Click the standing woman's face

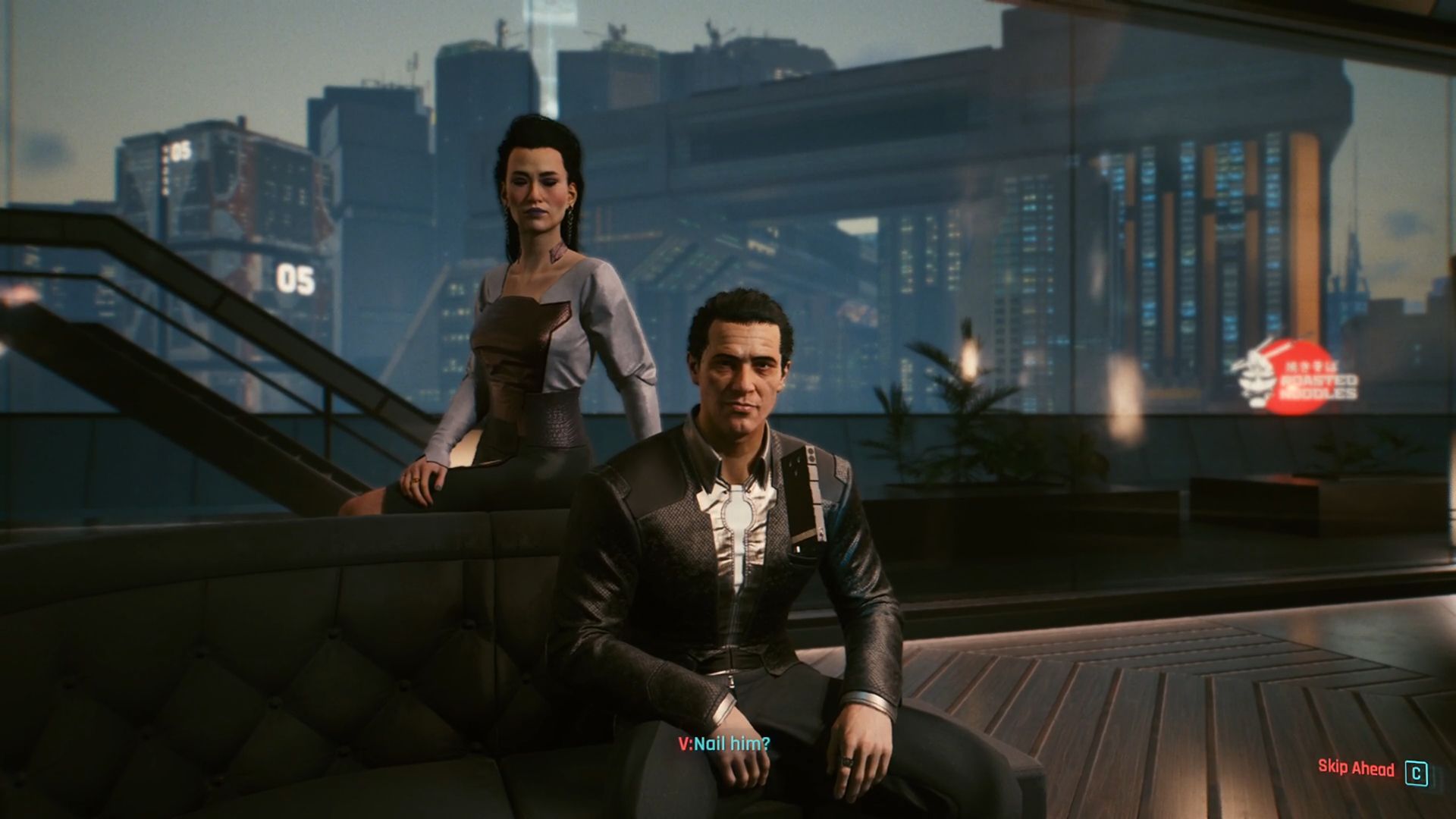(x=536, y=193)
